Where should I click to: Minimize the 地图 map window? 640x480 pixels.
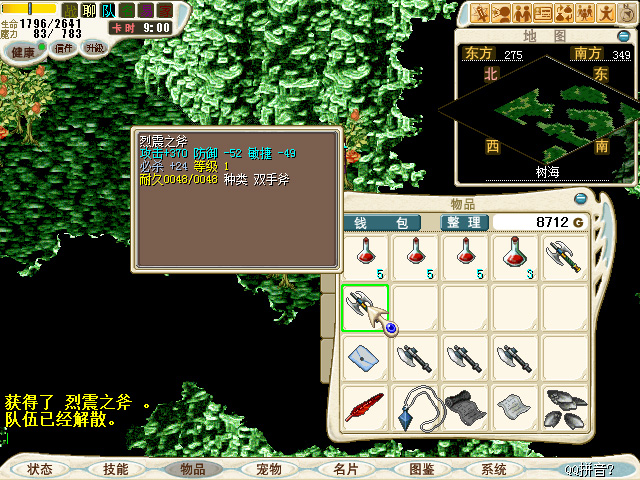click(x=623, y=36)
